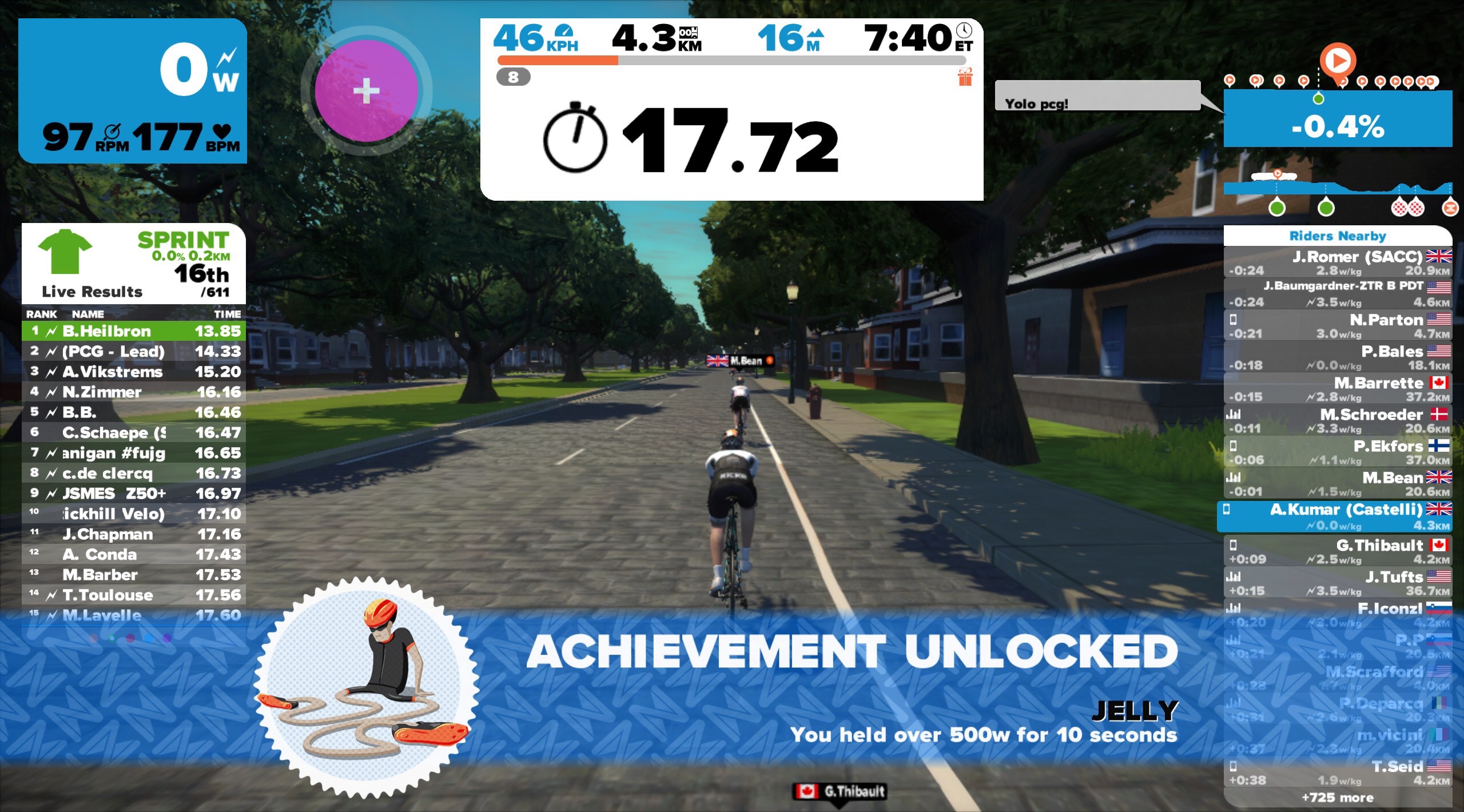
Task: Click the 0 W power readout panel
Action: [x=133, y=90]
